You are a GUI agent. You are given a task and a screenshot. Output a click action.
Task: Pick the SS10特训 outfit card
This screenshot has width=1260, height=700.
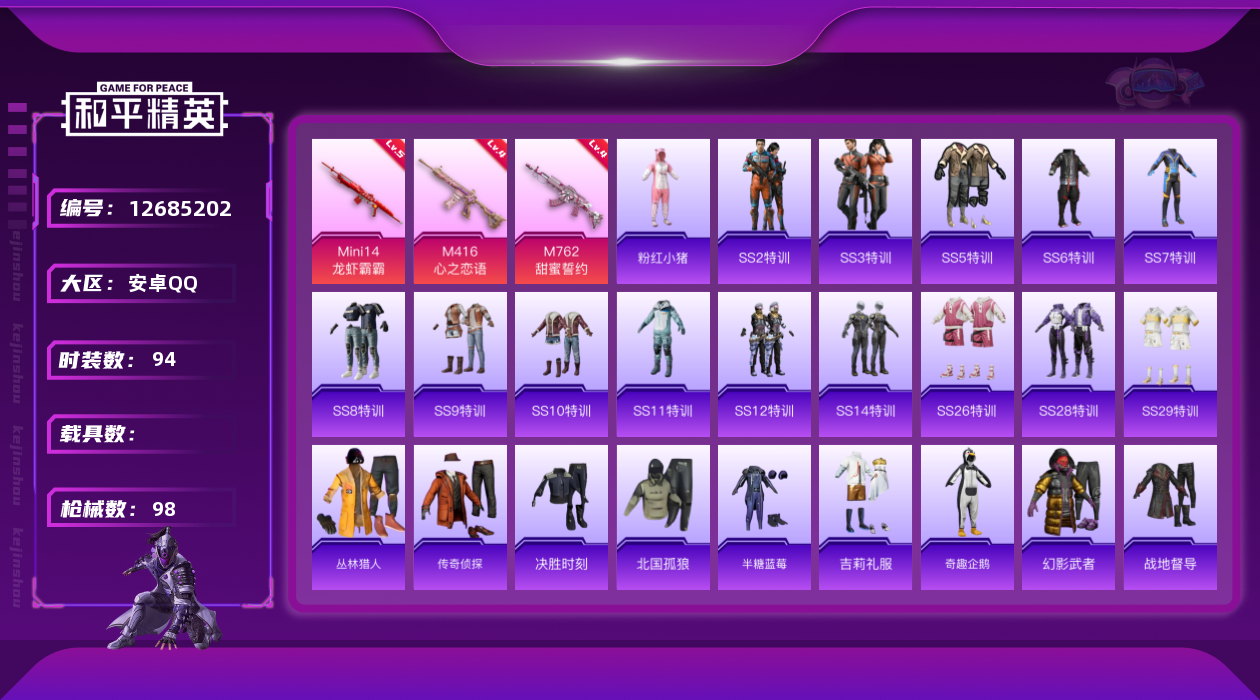click(x=561, y=364)
